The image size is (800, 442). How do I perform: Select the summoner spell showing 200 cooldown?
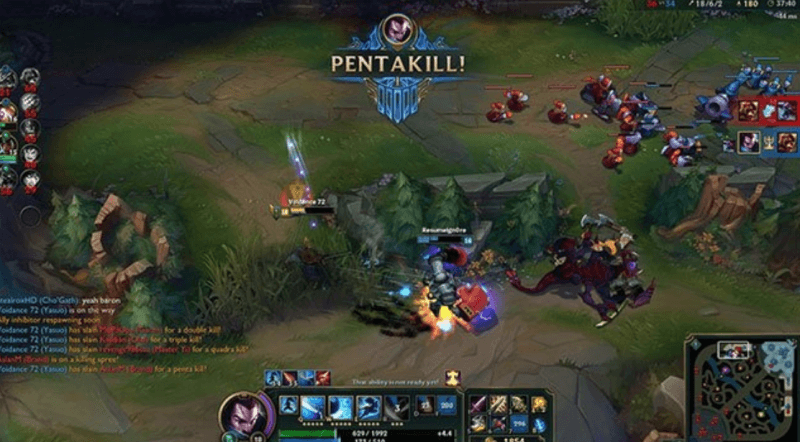point(447,406)
